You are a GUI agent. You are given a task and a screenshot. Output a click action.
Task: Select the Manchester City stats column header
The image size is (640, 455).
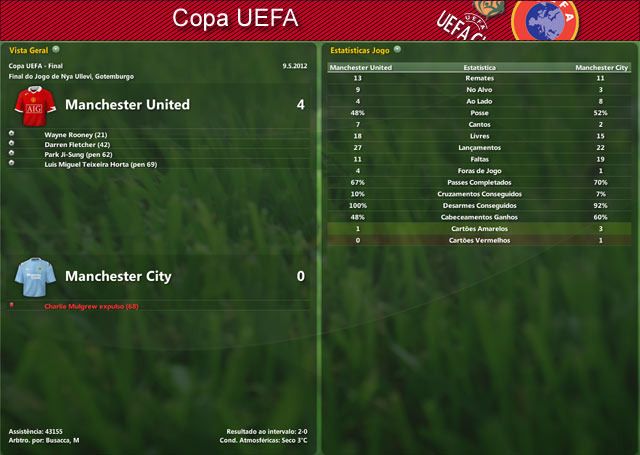click(x=601, y=68)
